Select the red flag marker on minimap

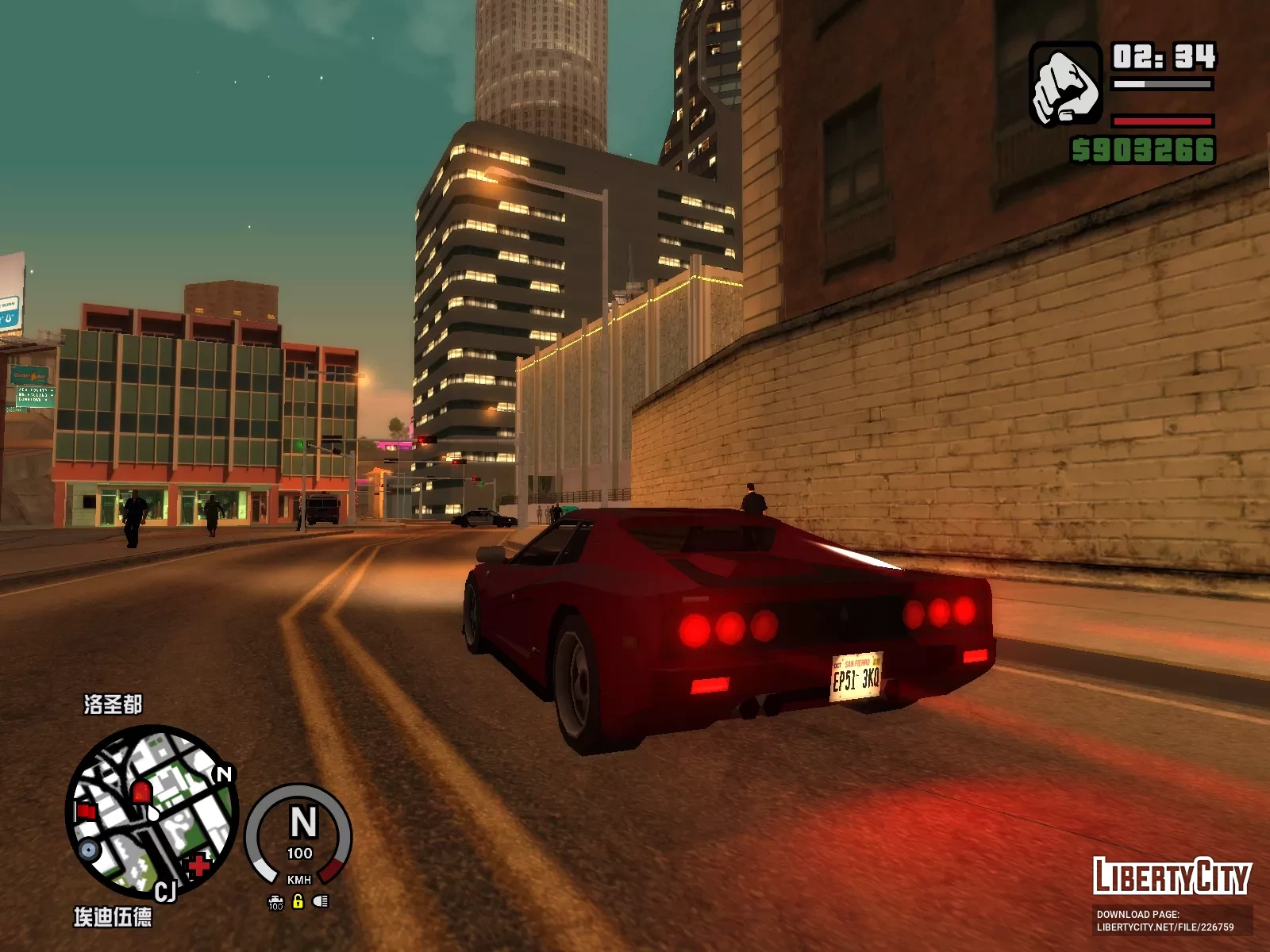pyautogui.click(x=86, y=811)
